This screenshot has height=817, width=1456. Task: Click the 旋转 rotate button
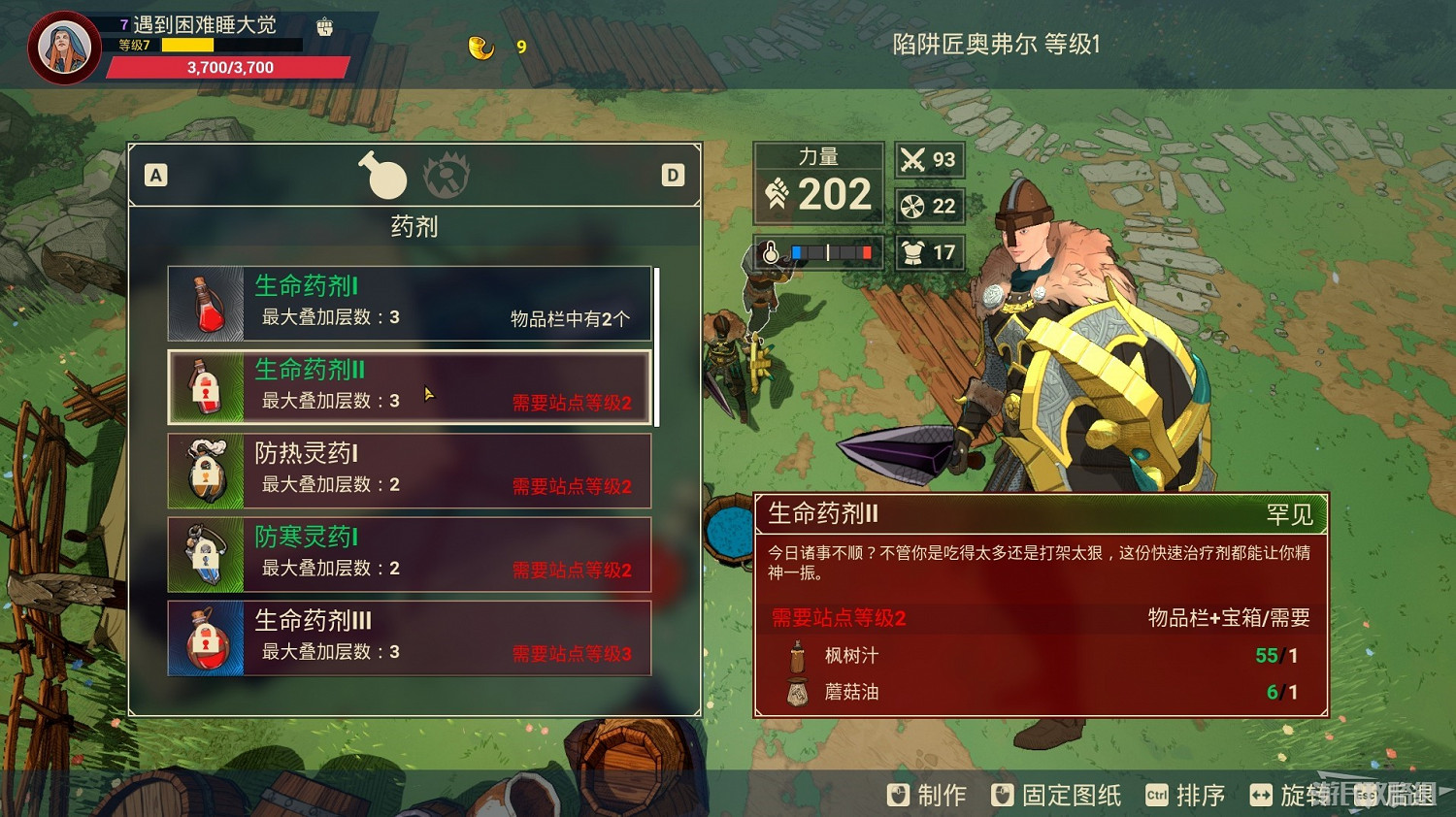pos(1304,795)
